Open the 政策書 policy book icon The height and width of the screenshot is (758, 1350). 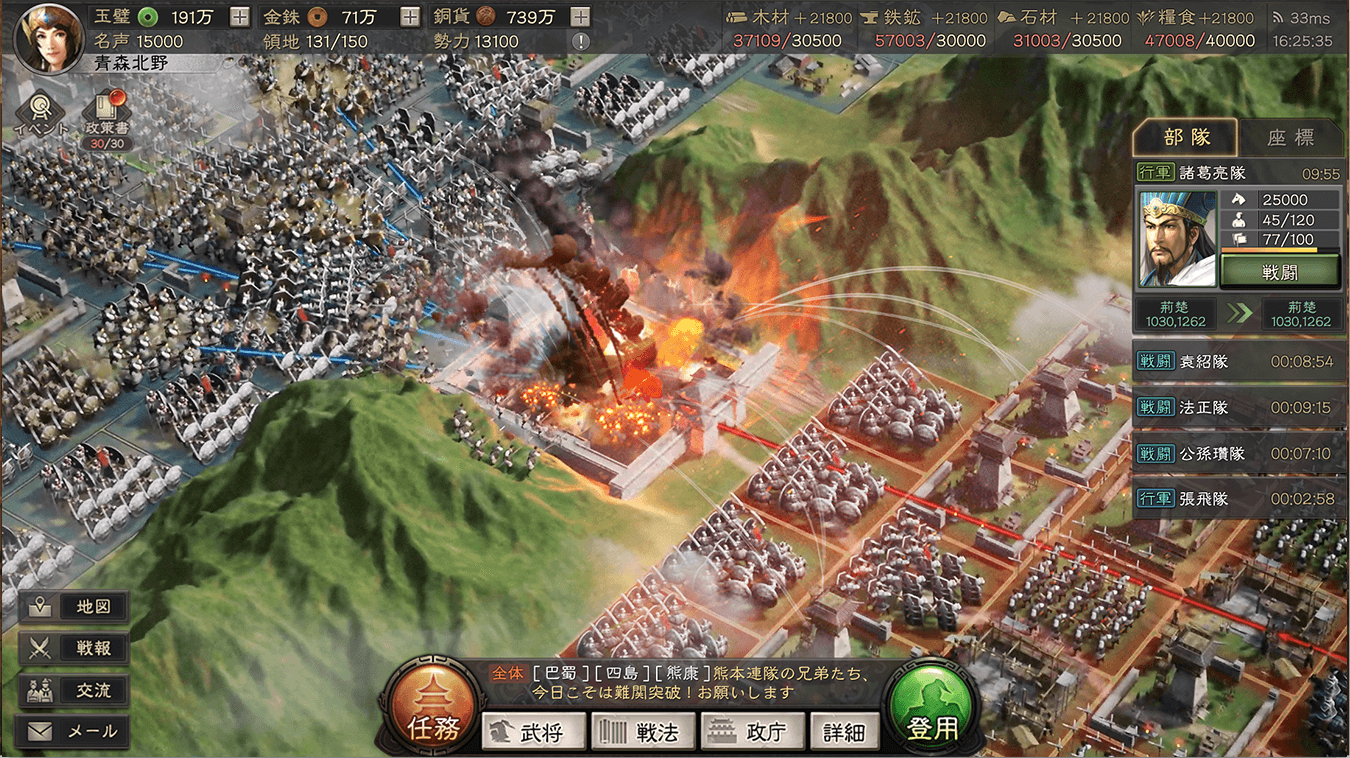pos(106,112)
